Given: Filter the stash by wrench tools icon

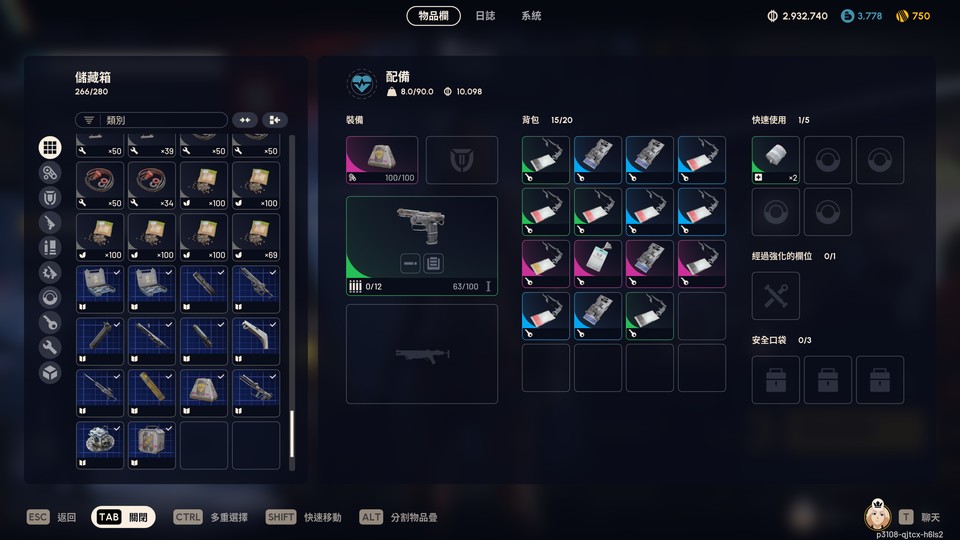Looking at the screenshot, I should pos(50,348).
